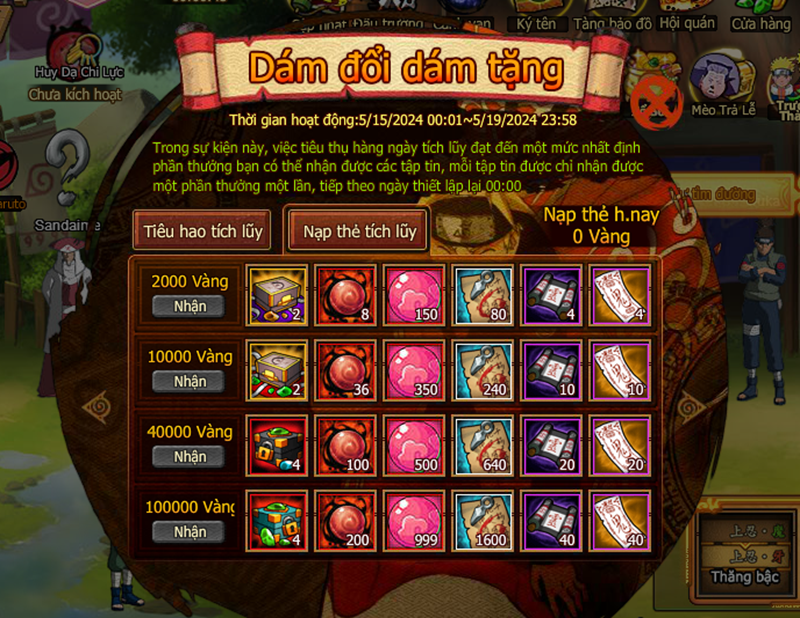The image size is (800, 618).
Task: Inspect the pink orb reward showing 150
Action: (412, 294)
